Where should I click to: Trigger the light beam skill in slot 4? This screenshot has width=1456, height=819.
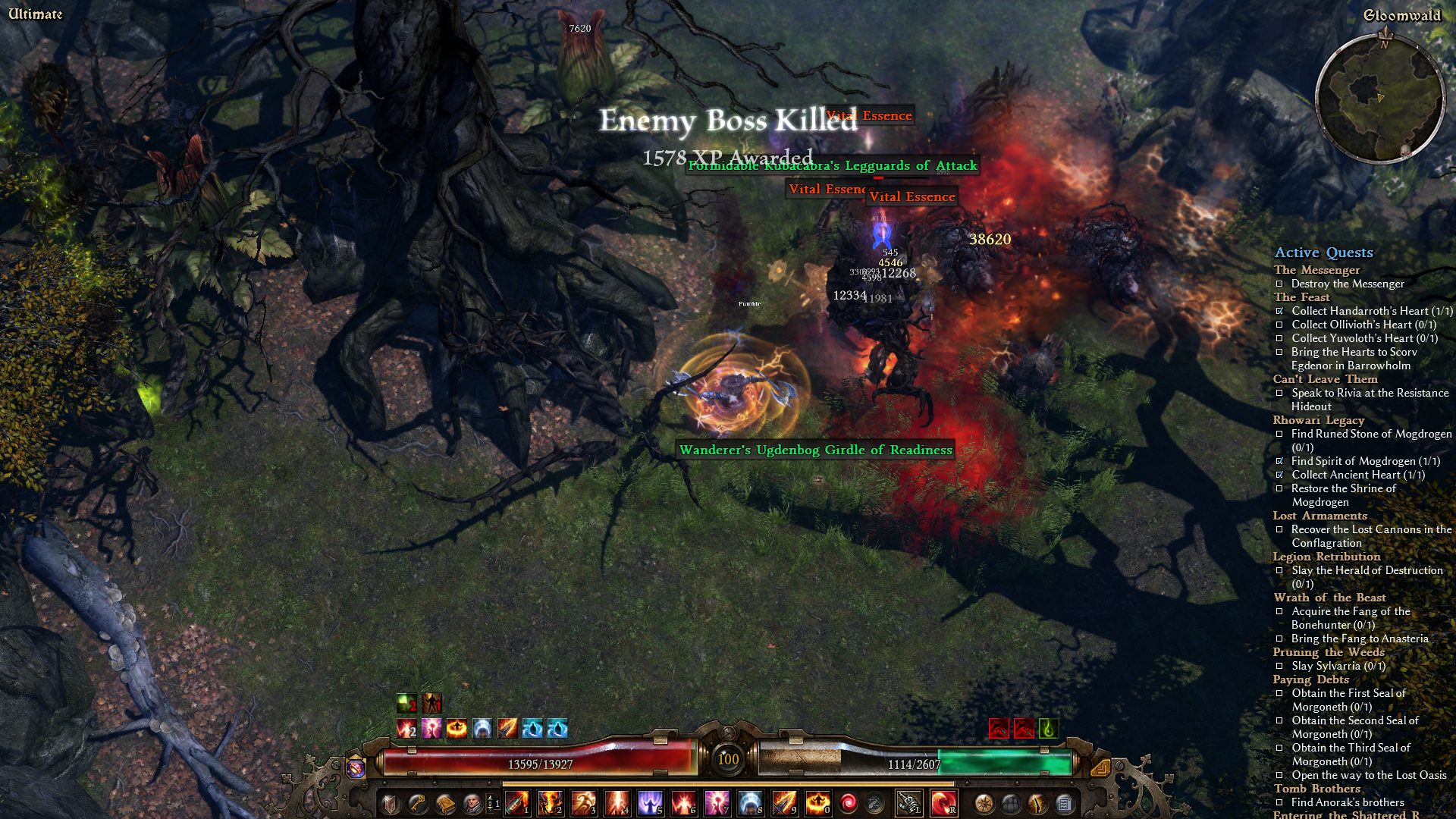click(617, 802)
